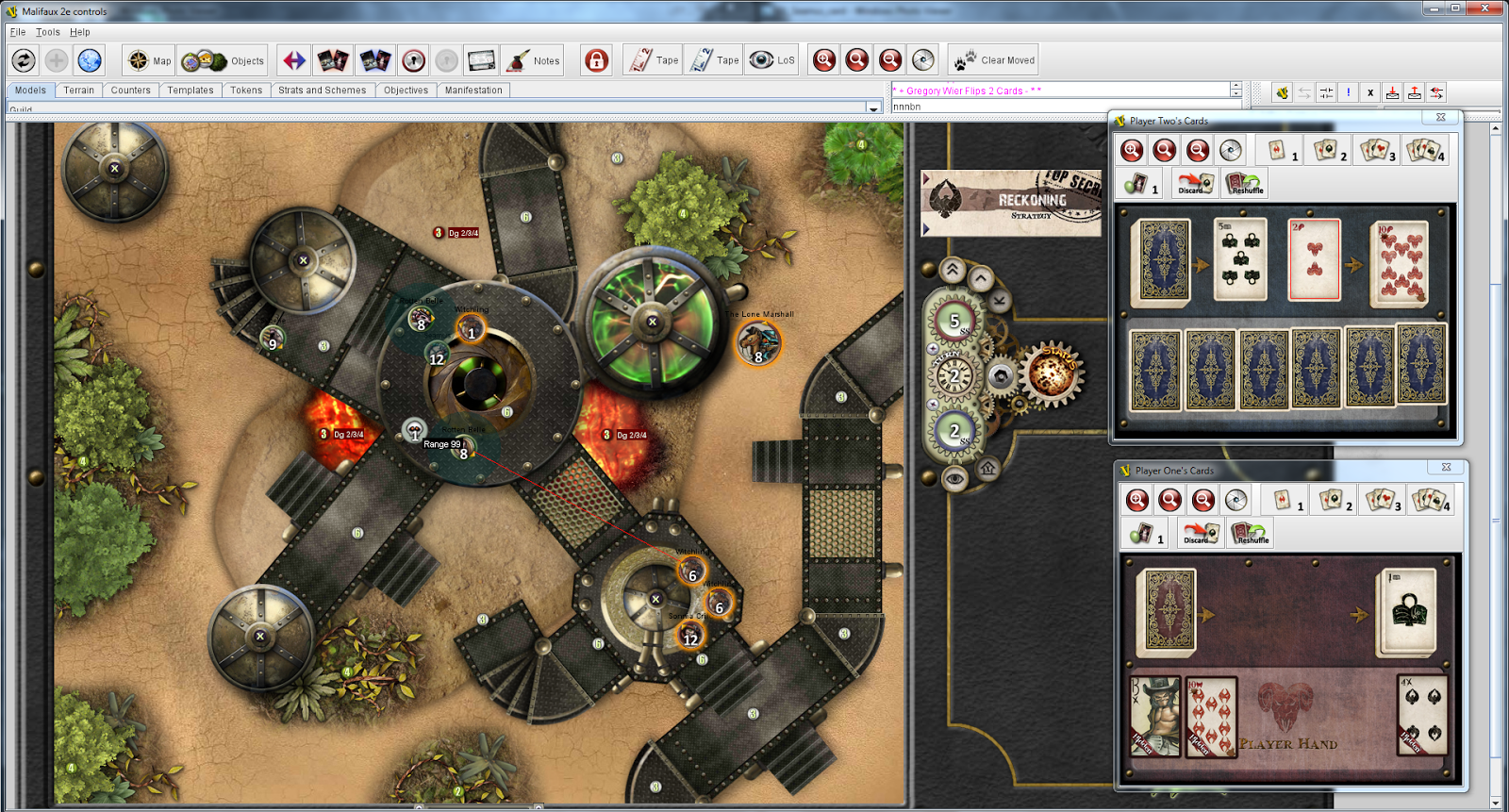
Task: Open the Objects toolbar button
Action: click(x=224, y=60)
